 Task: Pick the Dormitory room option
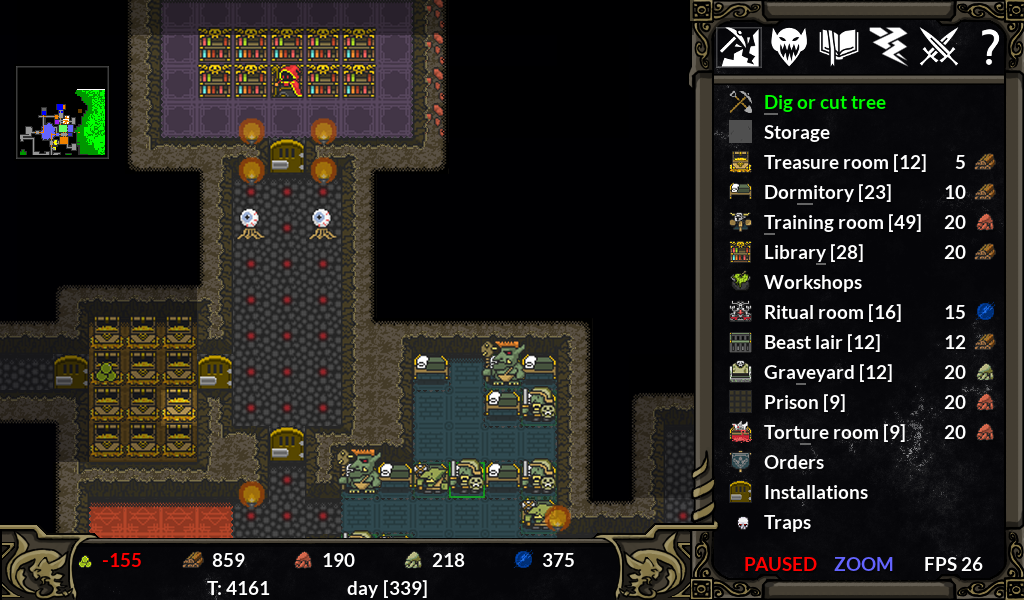click(x=827, y=192)
